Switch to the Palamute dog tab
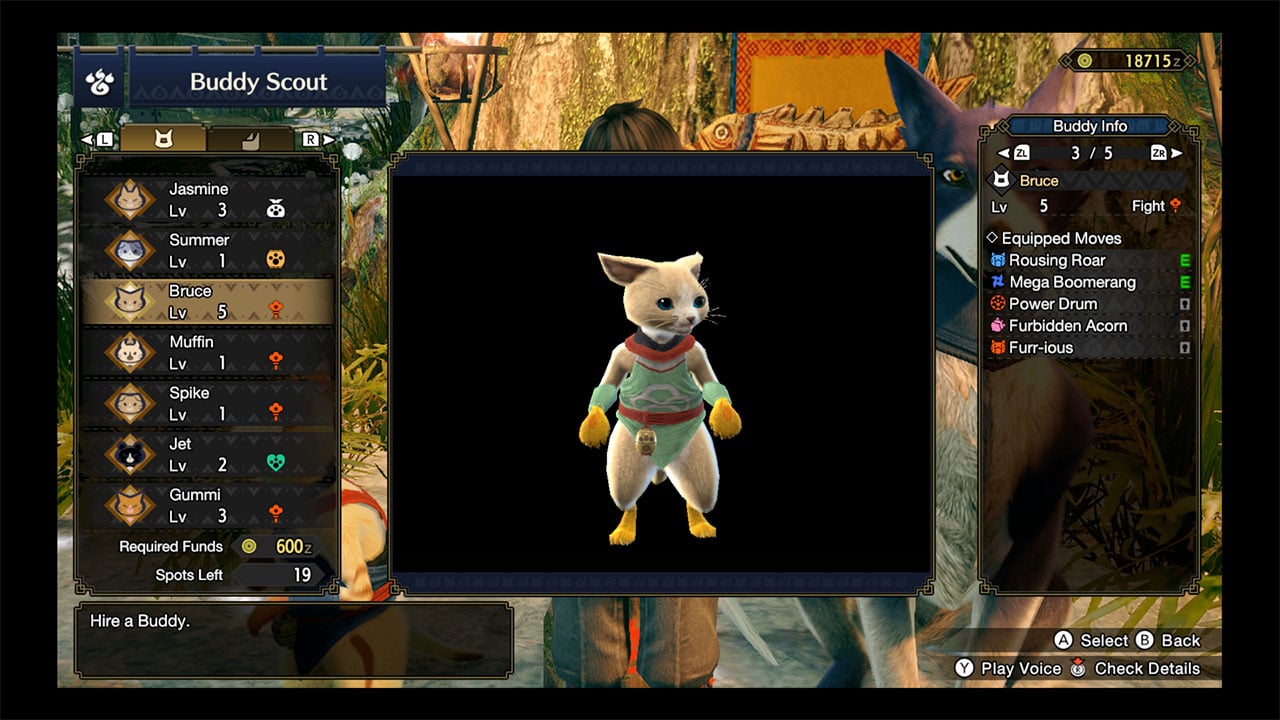Viewport: 1280px width, 720px height. pyautogui.click(x=250, y=139)
